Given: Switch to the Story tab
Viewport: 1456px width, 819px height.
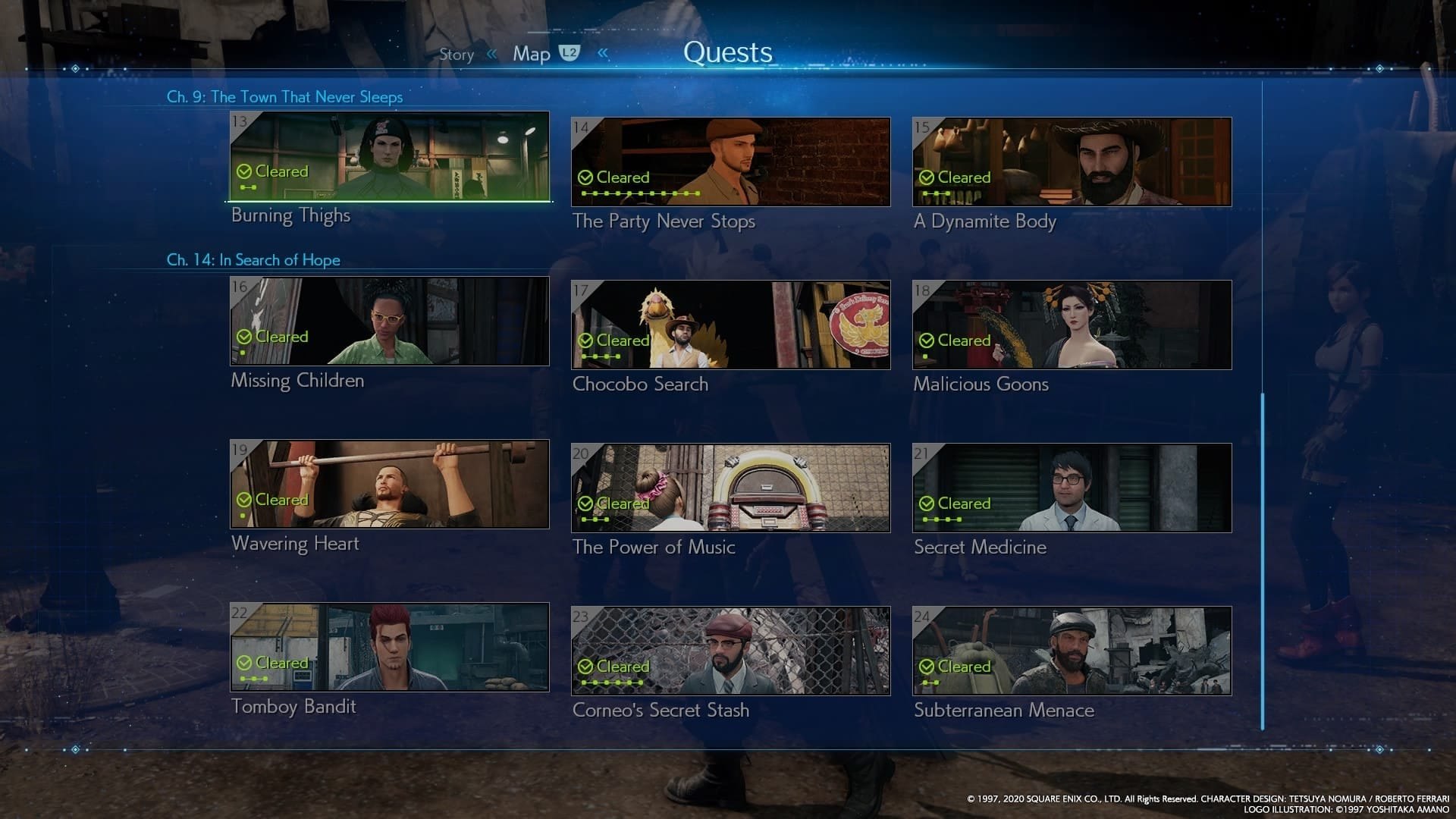Looking at the screenshot, I should [x=457, y=54].
